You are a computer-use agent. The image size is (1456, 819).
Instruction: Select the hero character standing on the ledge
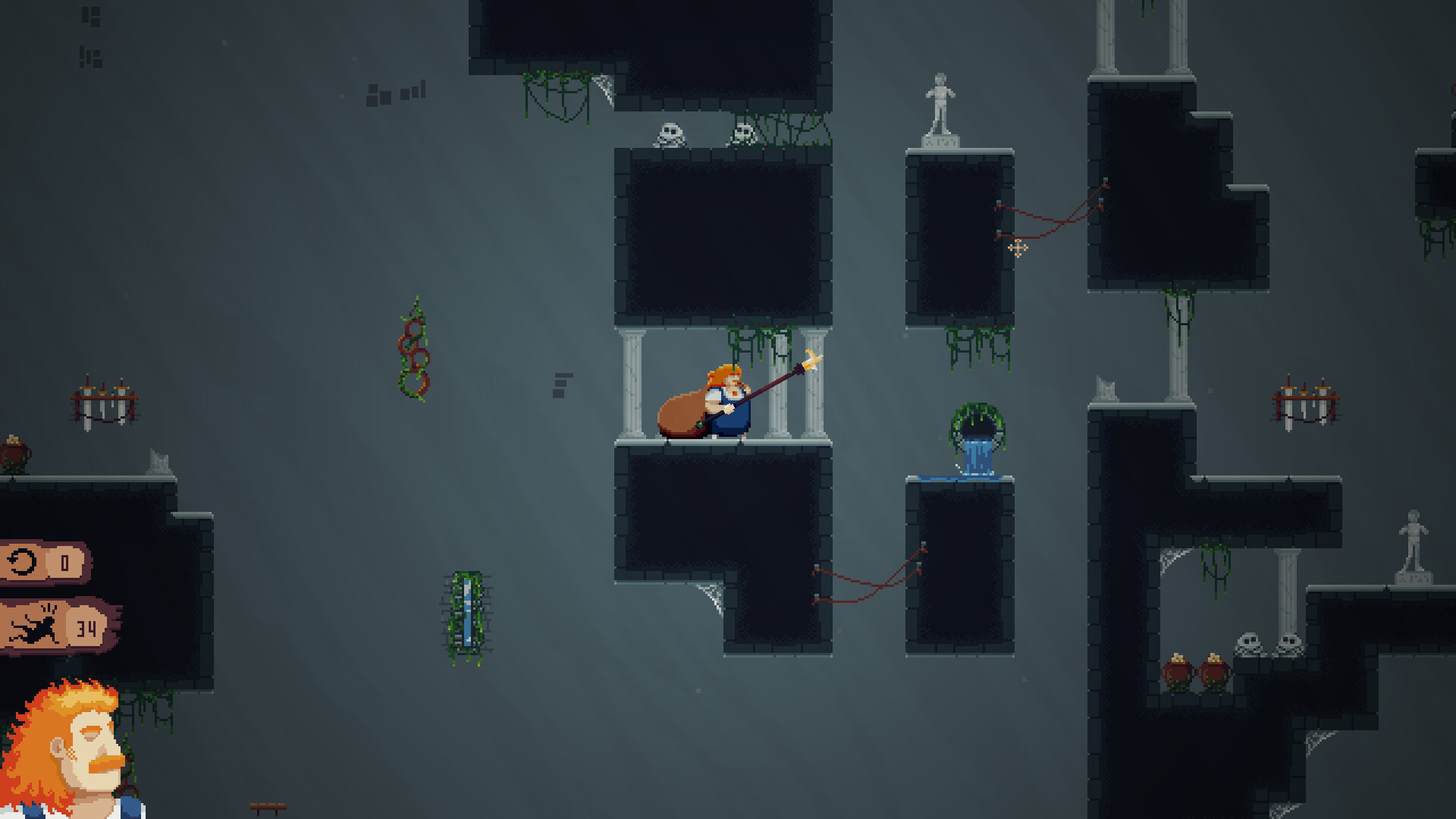(x=726, y=402)
